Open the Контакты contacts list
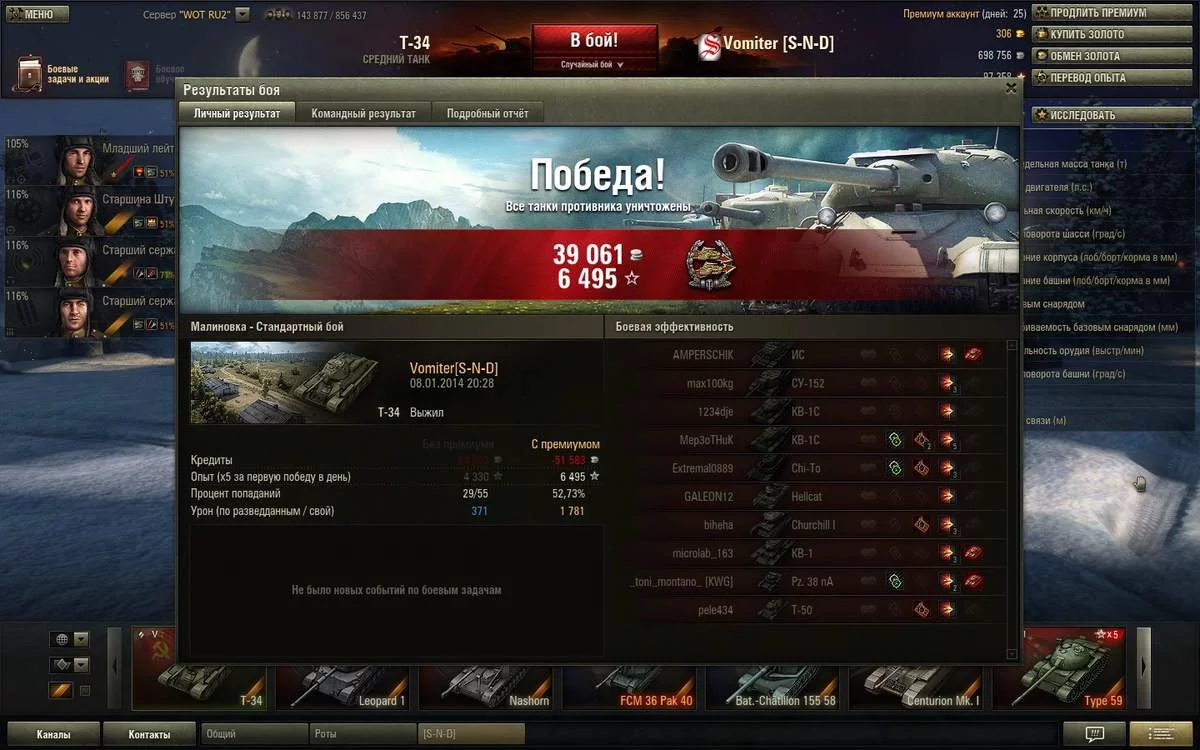 149,735
